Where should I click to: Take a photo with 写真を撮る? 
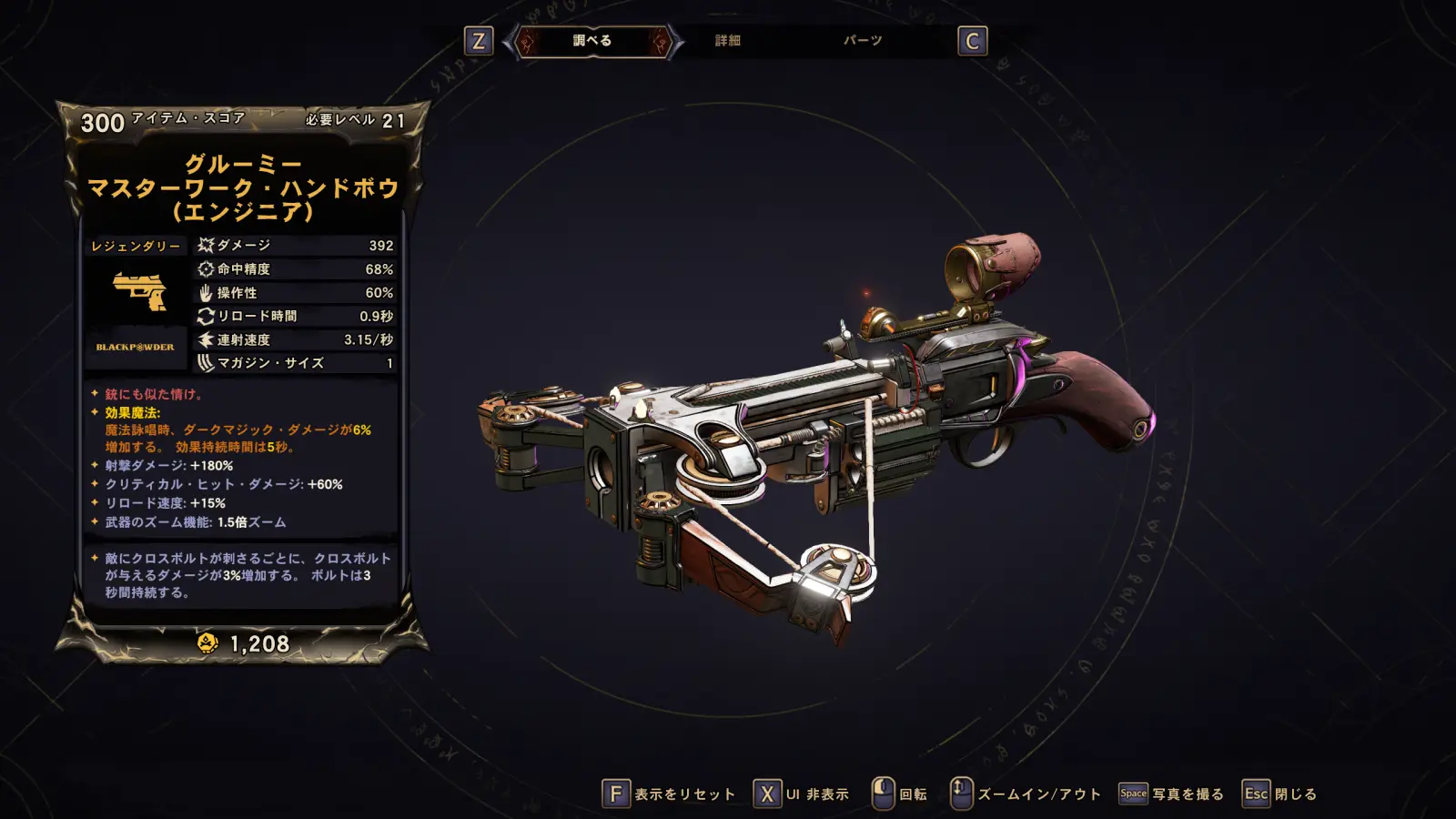click(1171, 794)
